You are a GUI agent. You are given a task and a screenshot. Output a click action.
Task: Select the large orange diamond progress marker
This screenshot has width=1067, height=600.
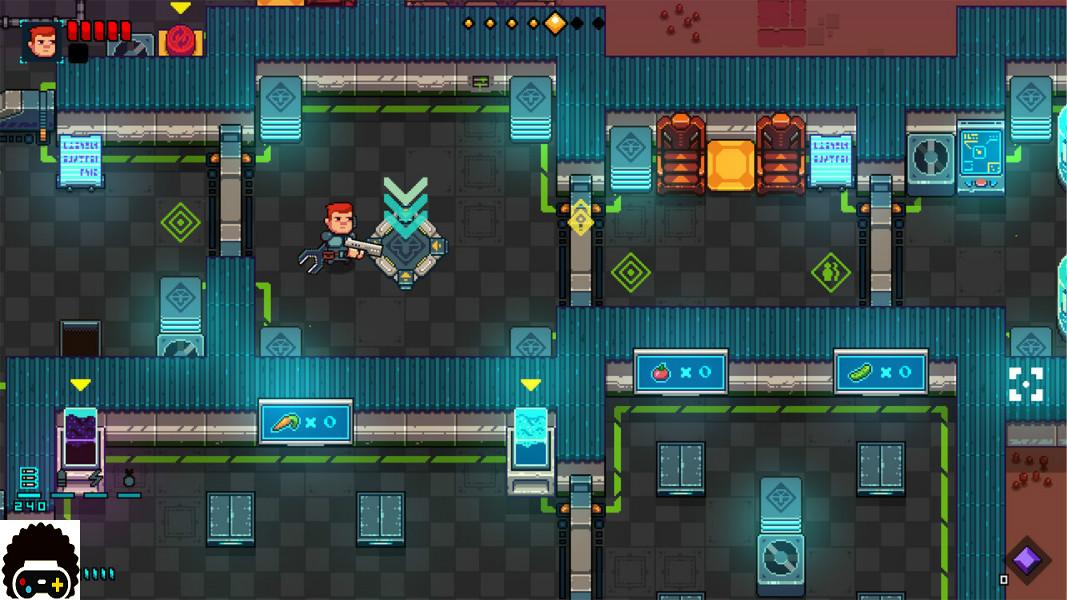point(555,22)
